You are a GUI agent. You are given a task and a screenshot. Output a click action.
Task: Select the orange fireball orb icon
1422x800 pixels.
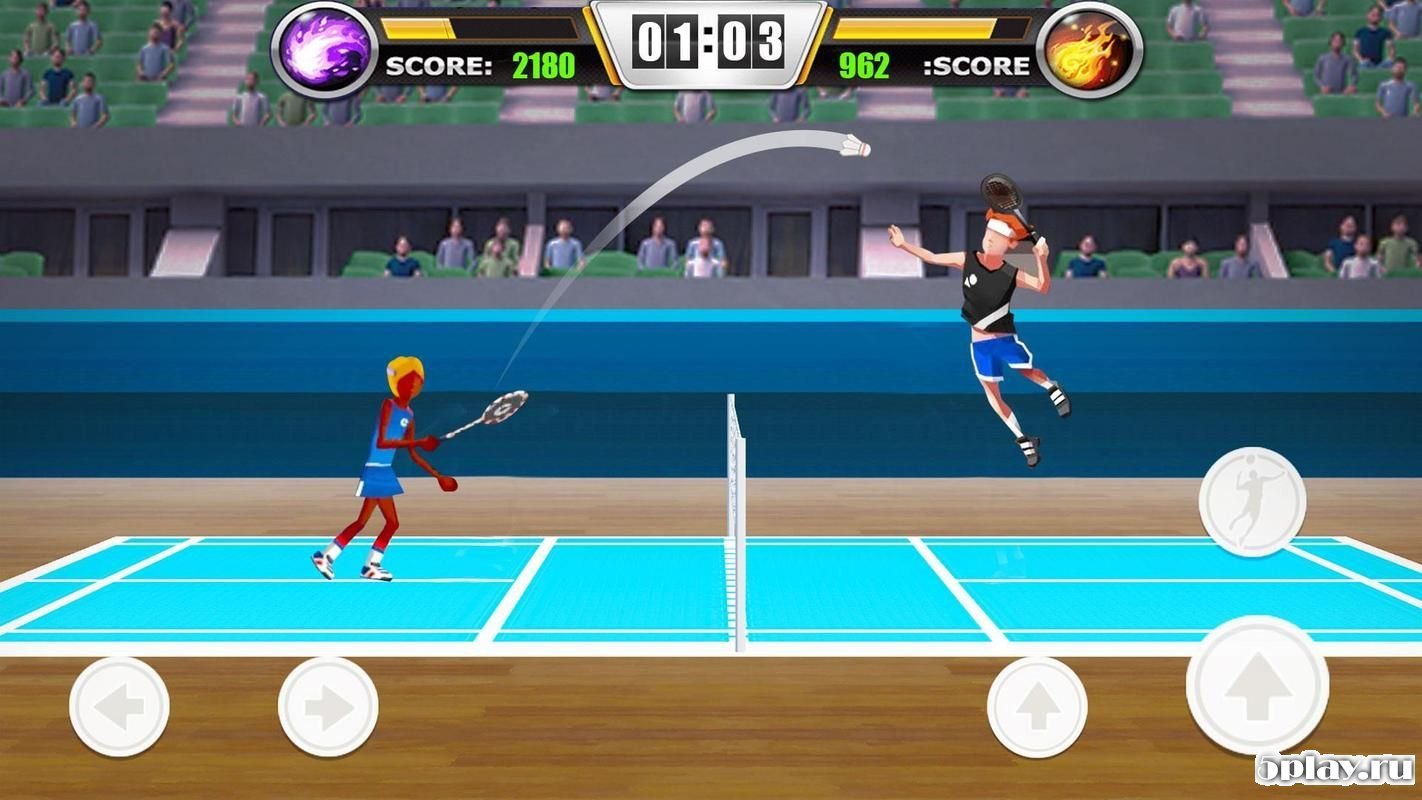coord(1091,50)
